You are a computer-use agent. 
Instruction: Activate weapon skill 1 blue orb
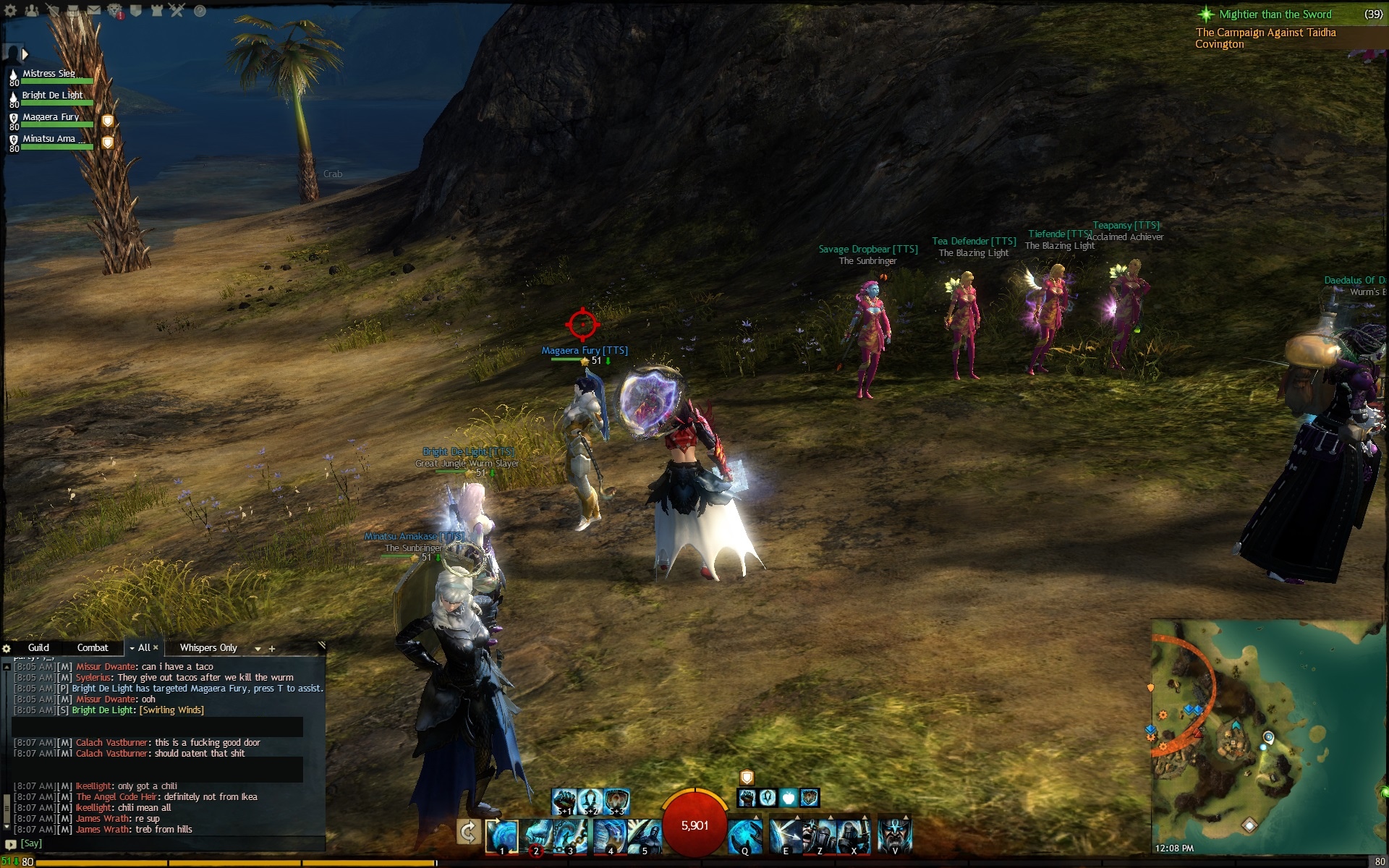(501, 835)
